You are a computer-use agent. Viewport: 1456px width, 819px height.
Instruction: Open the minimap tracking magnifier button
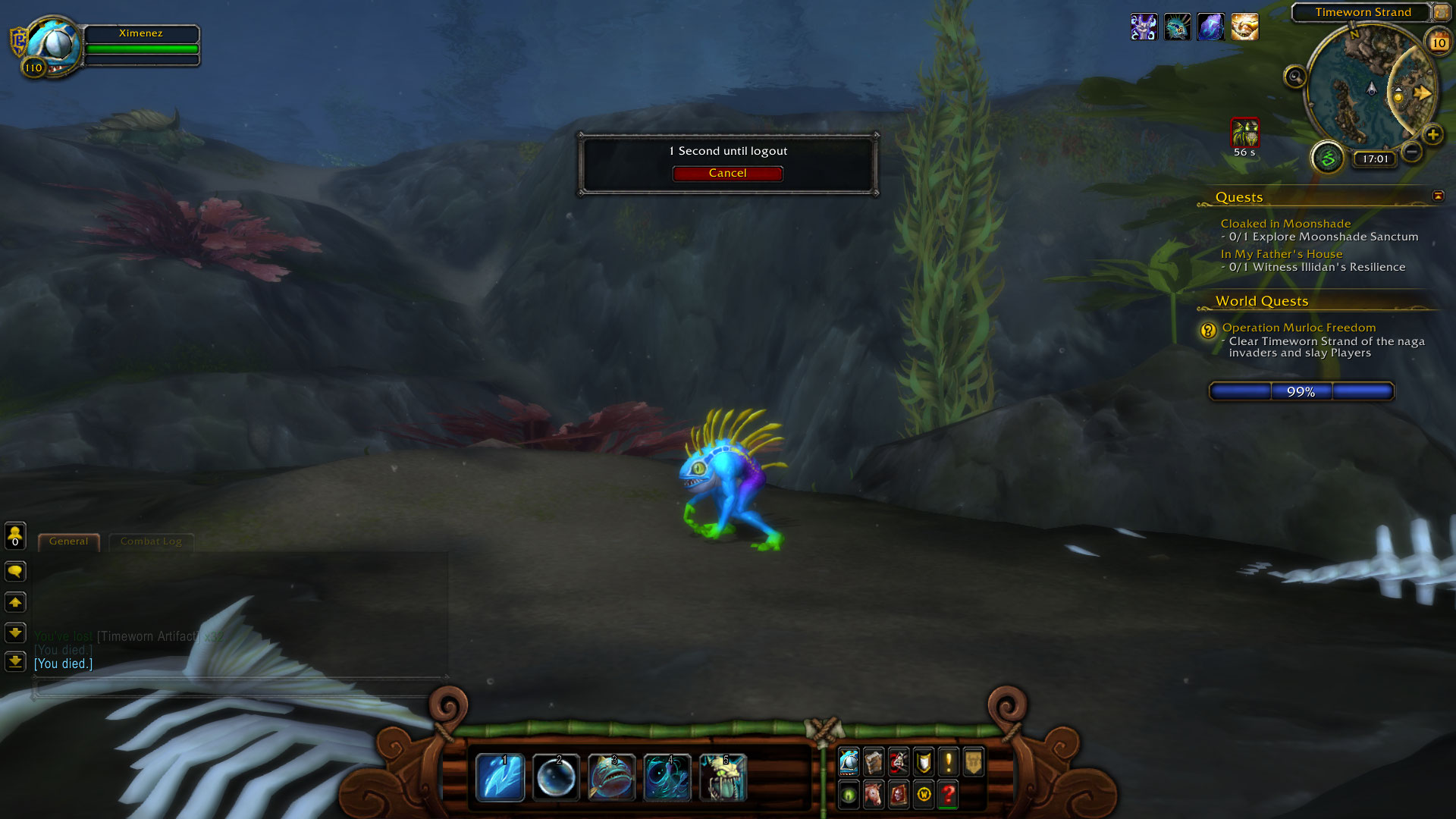point(1295,77)
